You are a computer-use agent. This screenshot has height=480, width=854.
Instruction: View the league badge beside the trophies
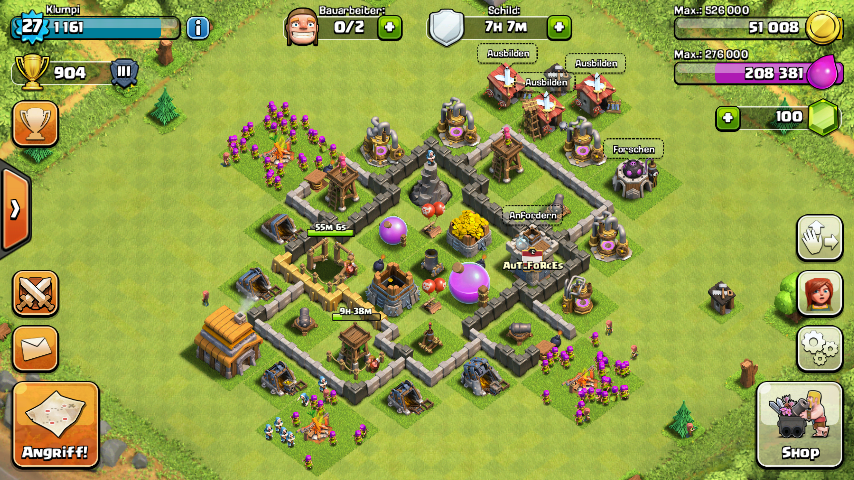click(124, 72)
